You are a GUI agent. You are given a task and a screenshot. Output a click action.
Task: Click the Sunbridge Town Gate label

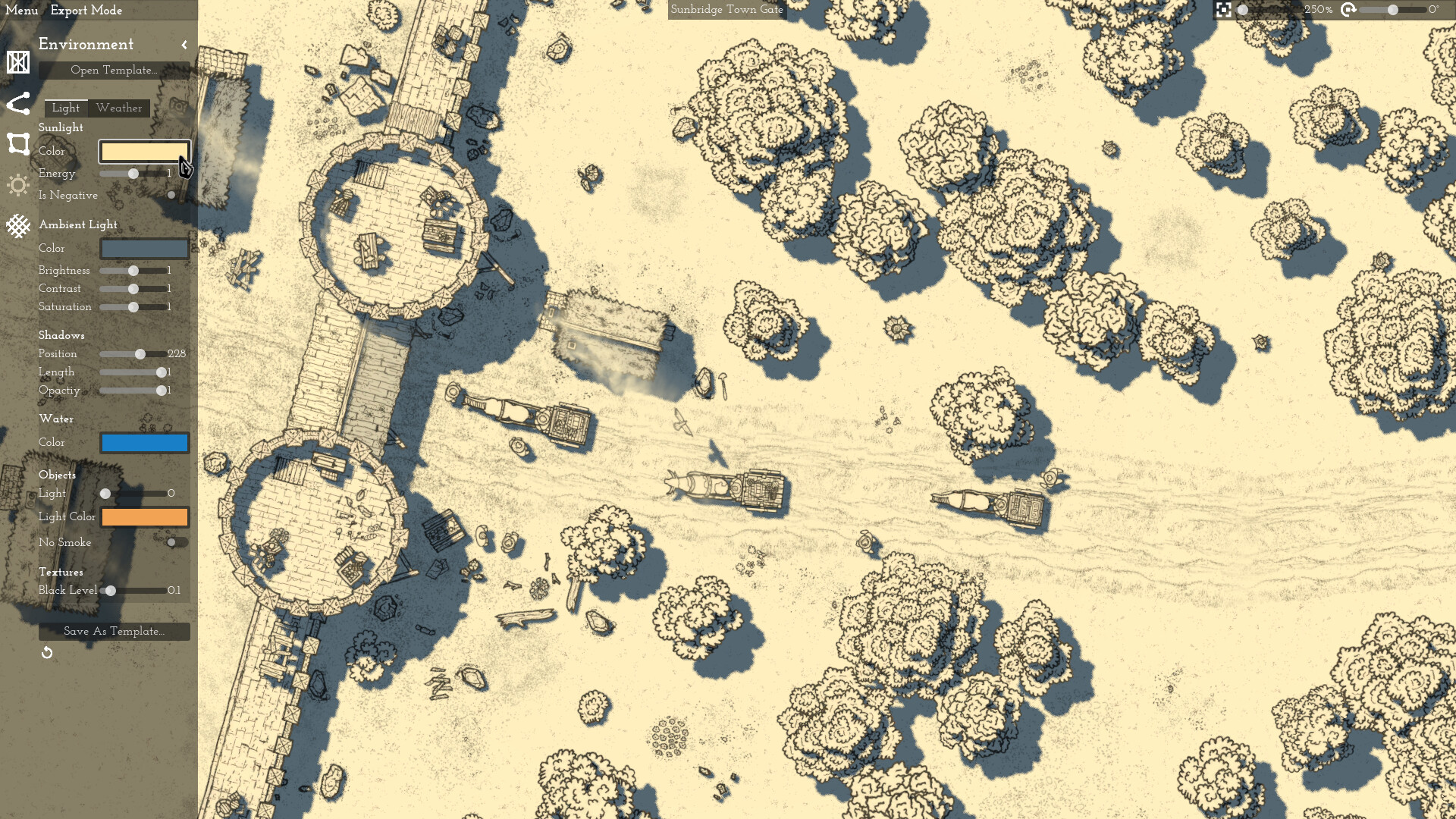[x=726, y=10]
